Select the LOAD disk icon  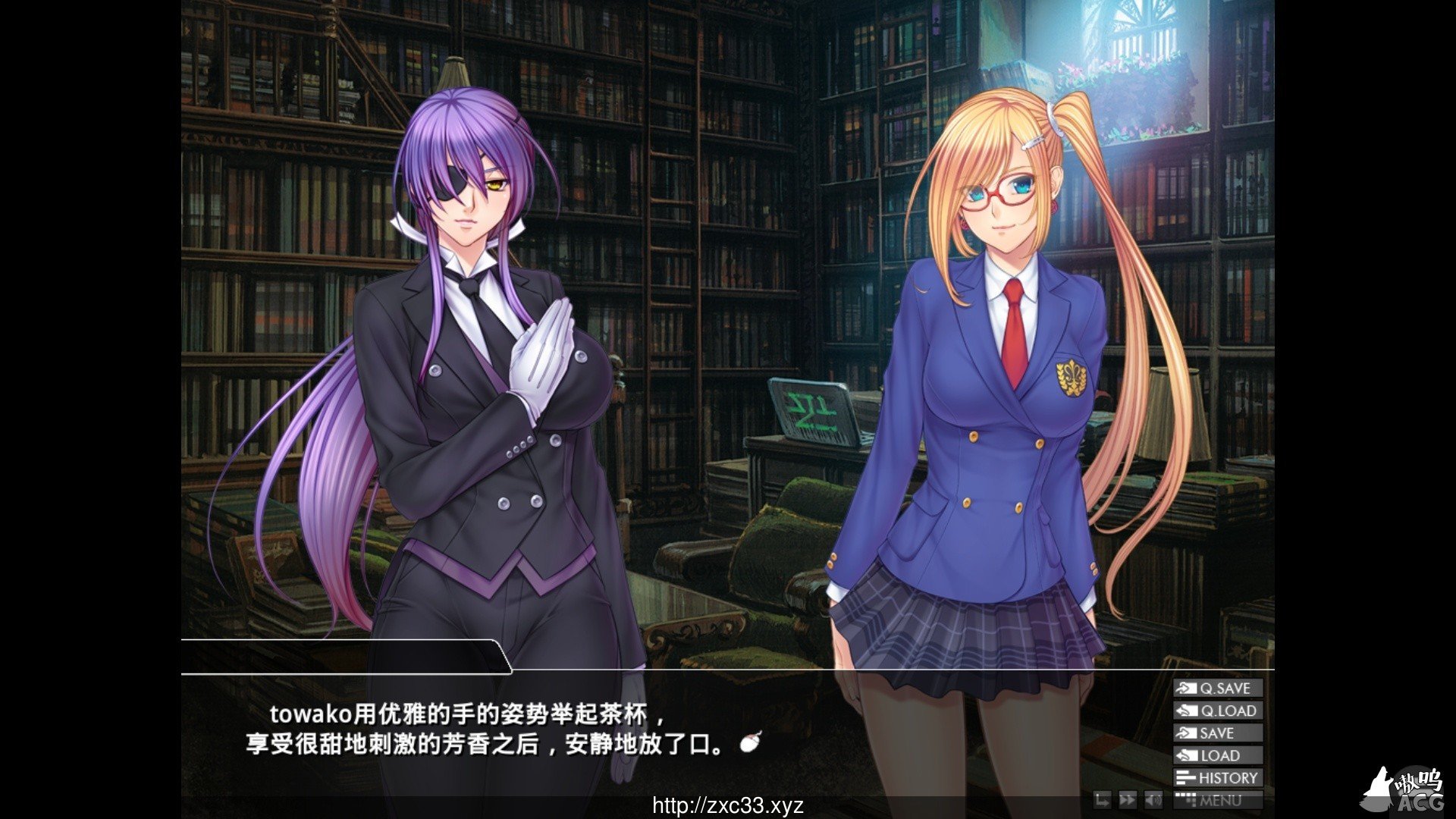pos(1186,755)
